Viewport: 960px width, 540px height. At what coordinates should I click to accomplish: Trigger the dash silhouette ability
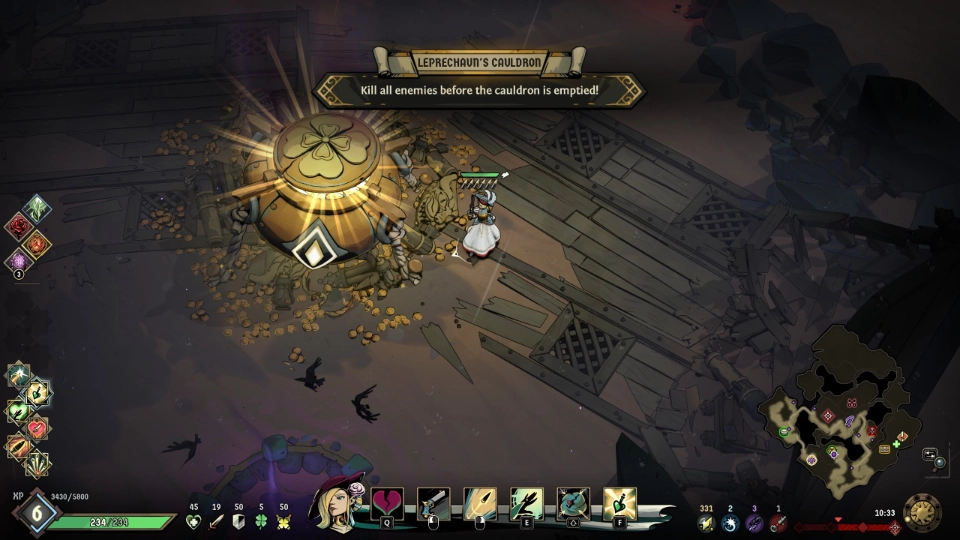[526, 503]
